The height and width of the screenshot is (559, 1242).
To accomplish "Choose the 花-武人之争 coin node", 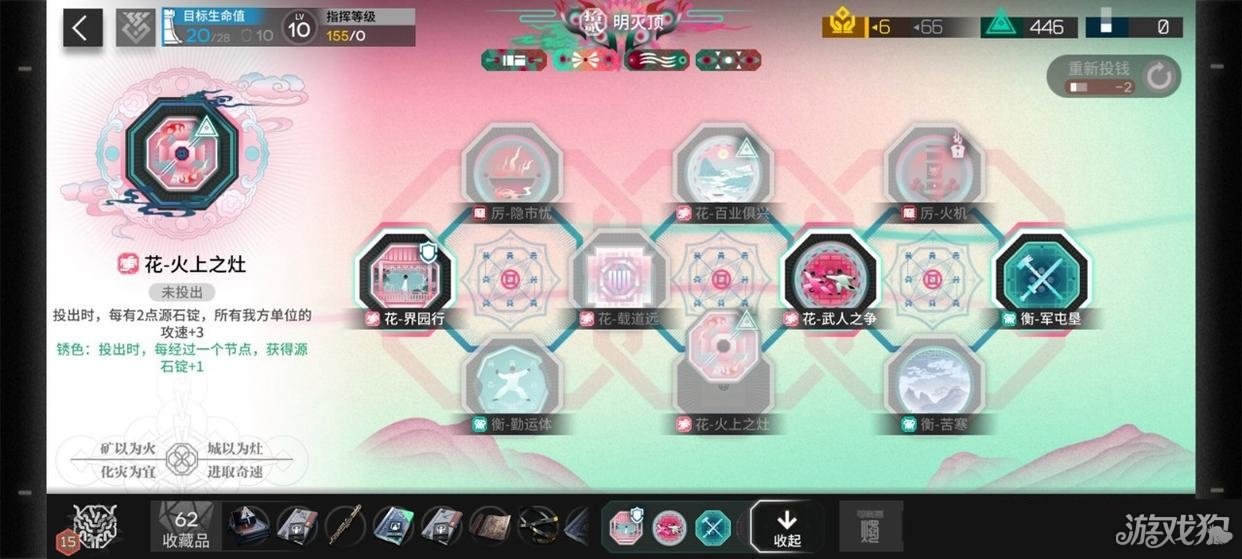I will pyautogui.click(x=829, y=277).
